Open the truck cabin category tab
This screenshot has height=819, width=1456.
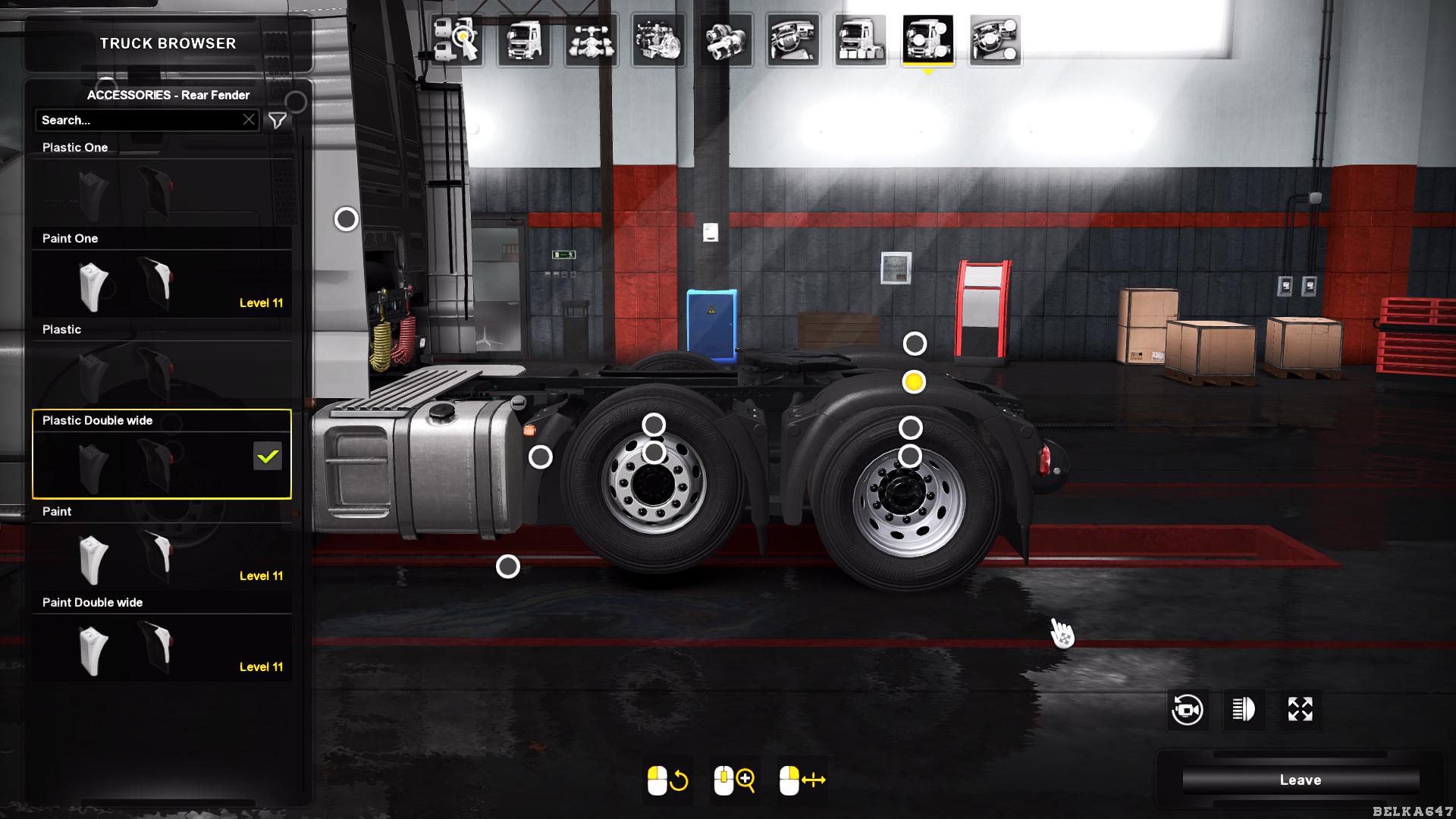tap(524, 40)
